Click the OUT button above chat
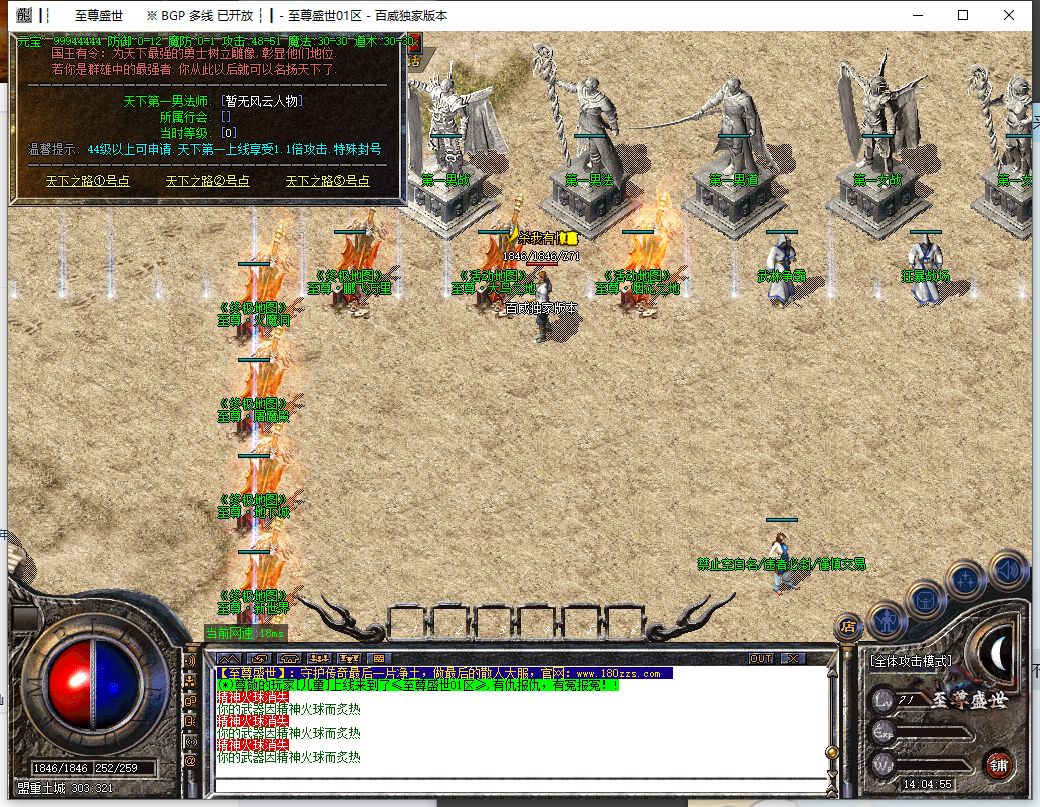This screenshot has height=807, width=1040. tap(761, 658)
